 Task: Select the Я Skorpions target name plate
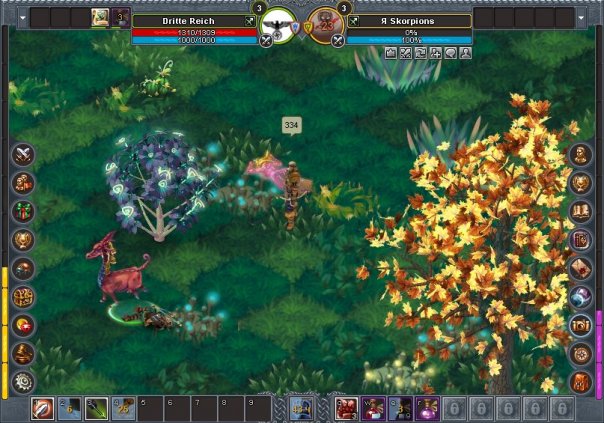click(x=410, y=20)
